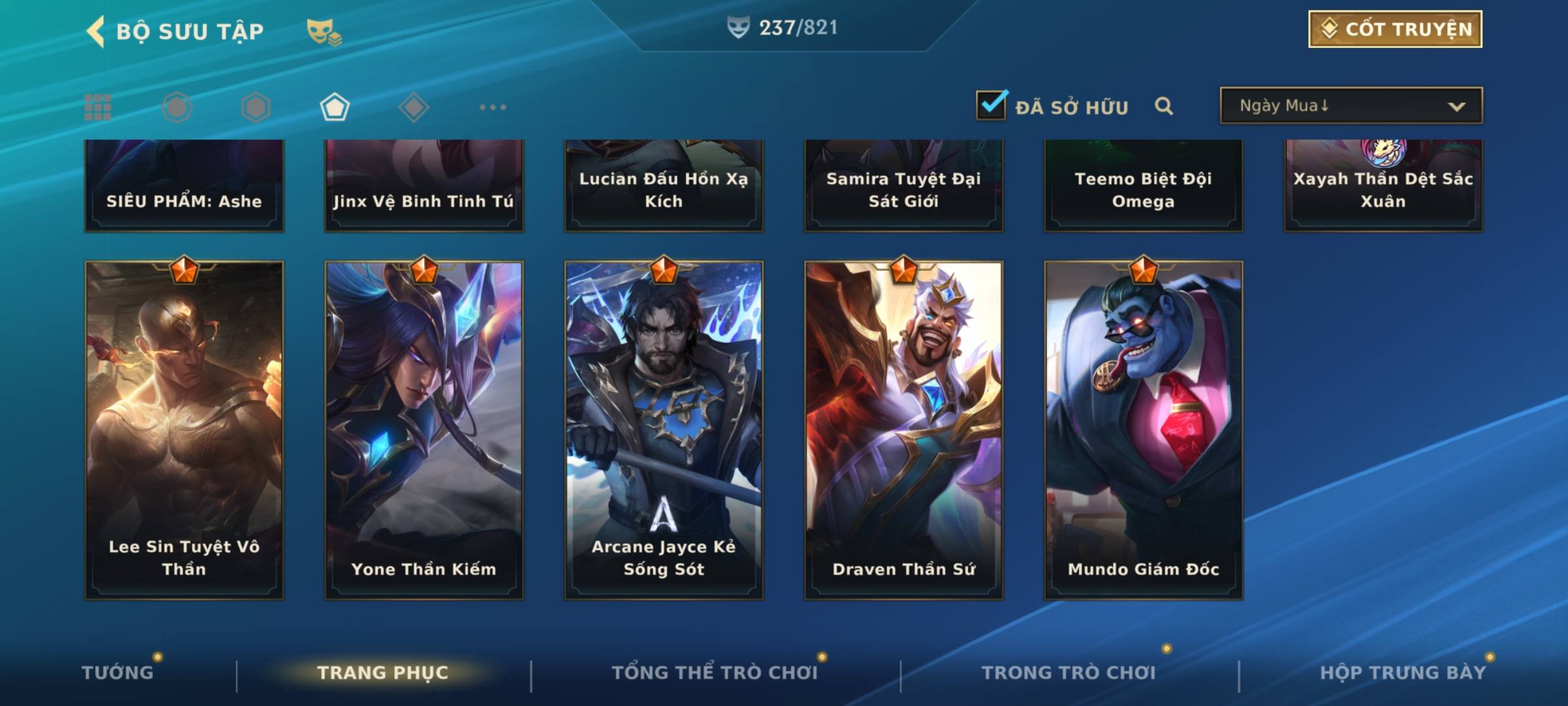Open the Cốt Truyện story button

point(1395,29)
